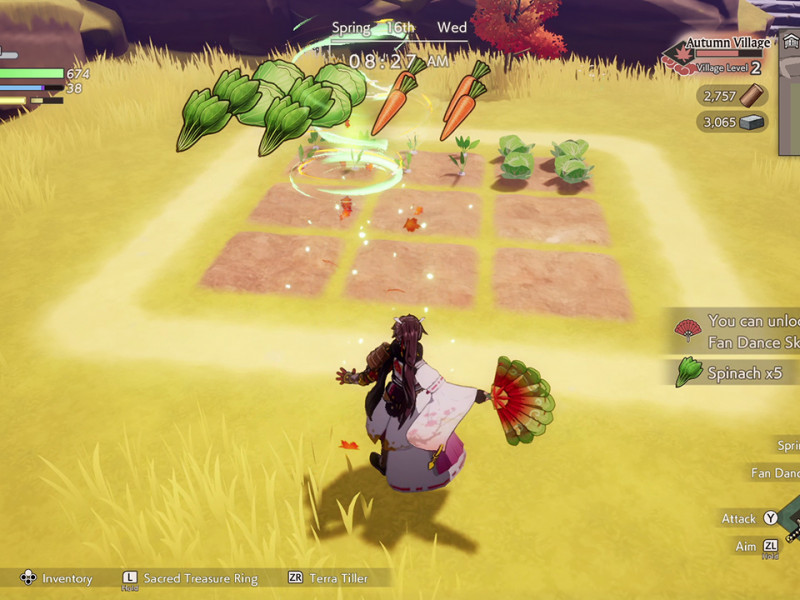Open the Fan Dance Skill unlock notification

click(740, 331)
